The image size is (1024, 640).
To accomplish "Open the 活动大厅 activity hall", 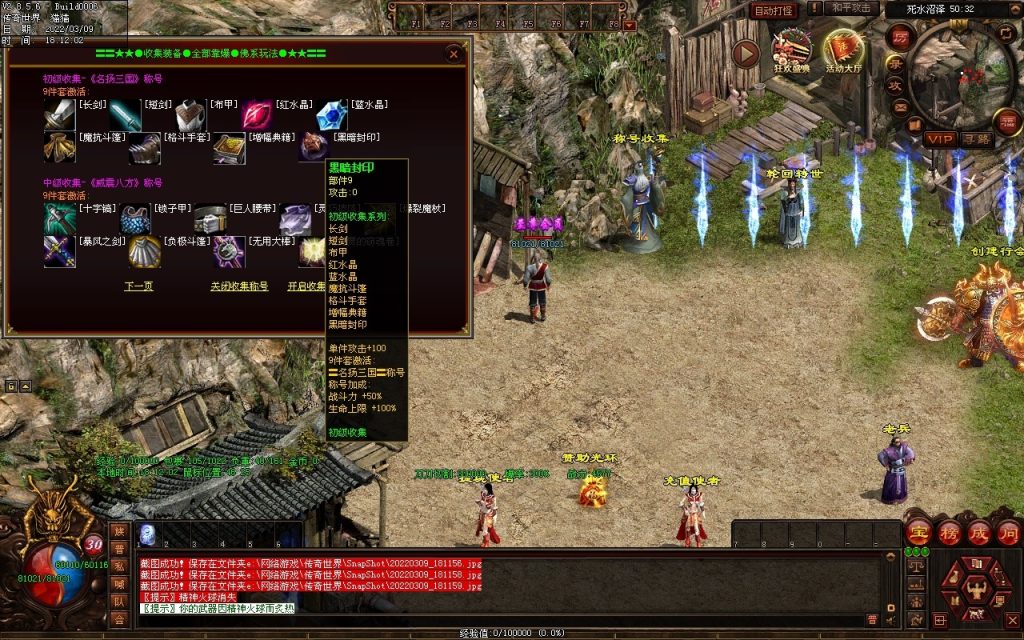I will [x=843, y=51].
